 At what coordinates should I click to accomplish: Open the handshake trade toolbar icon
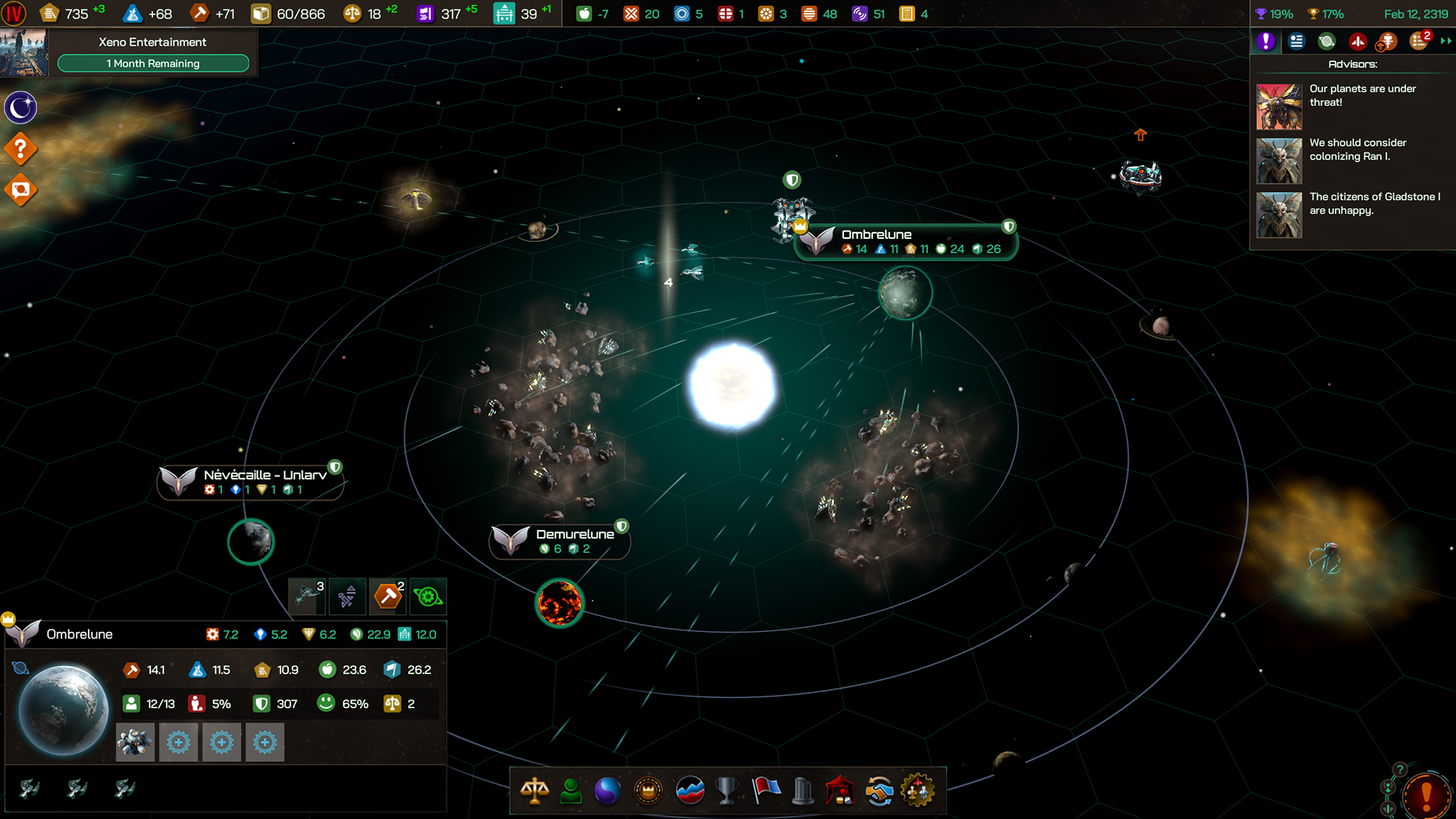pyautogui.click(x=879, y=791)
